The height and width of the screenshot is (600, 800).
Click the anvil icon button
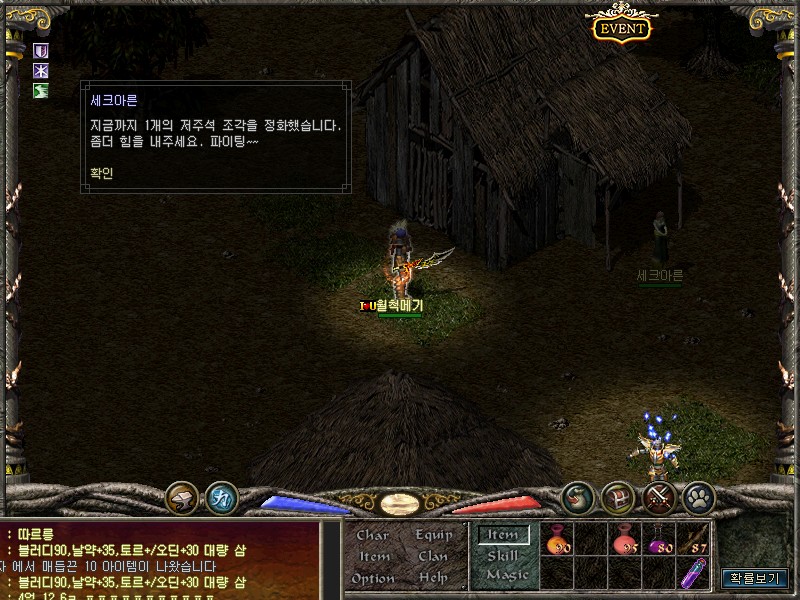[x=182, y=497]
